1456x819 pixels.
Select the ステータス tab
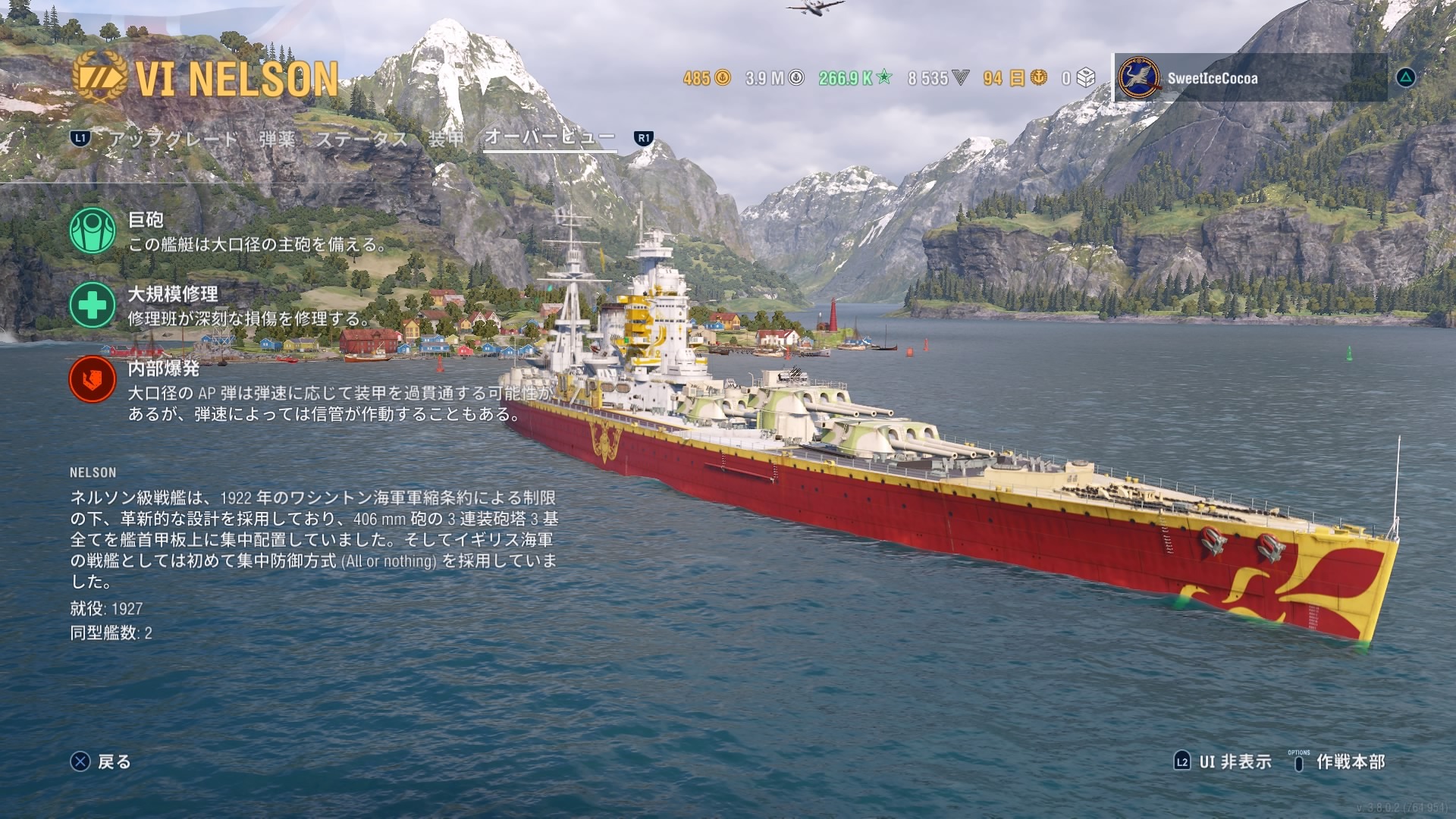(x=362, y=139)
